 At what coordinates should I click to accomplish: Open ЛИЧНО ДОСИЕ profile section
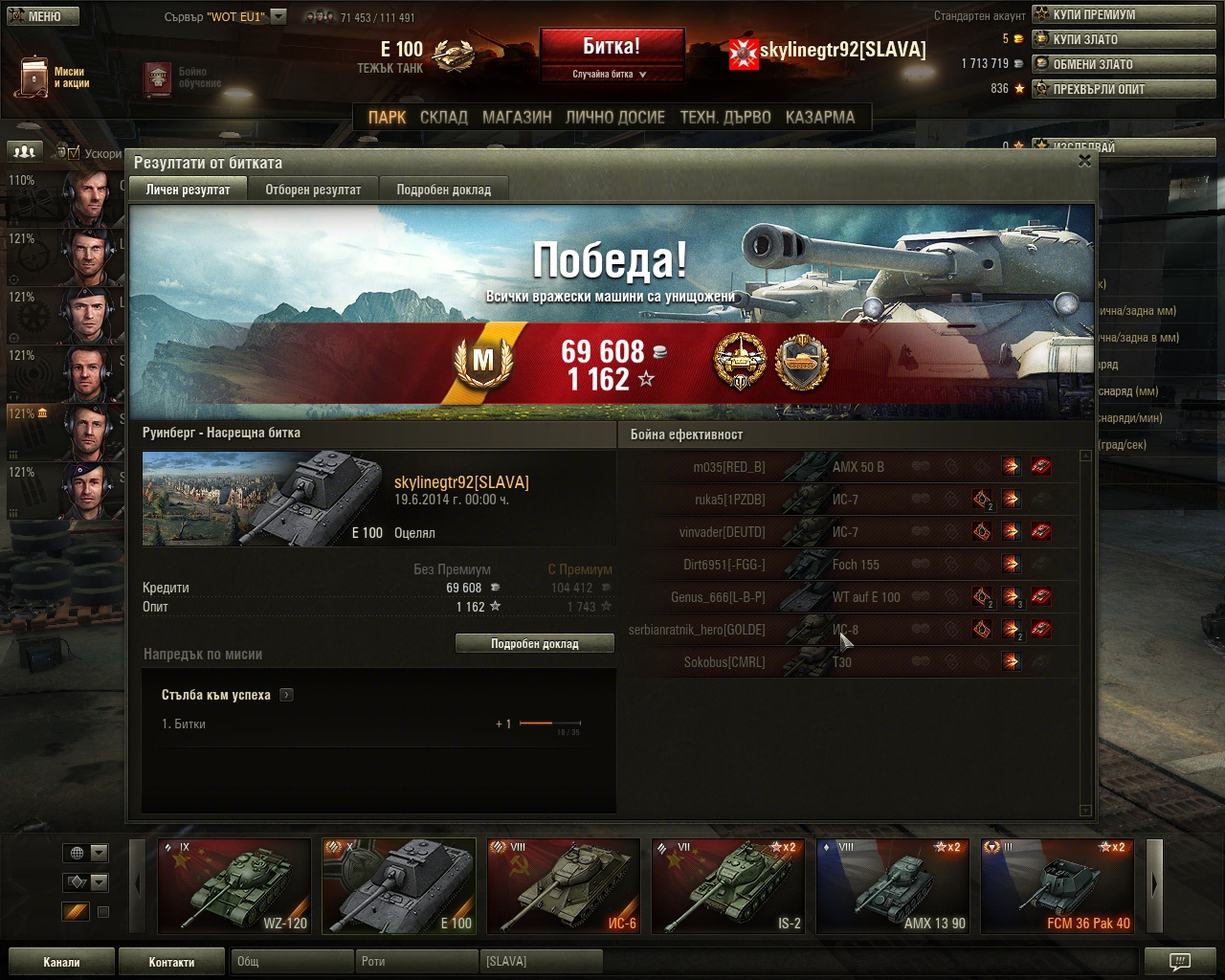pos(615,117)
